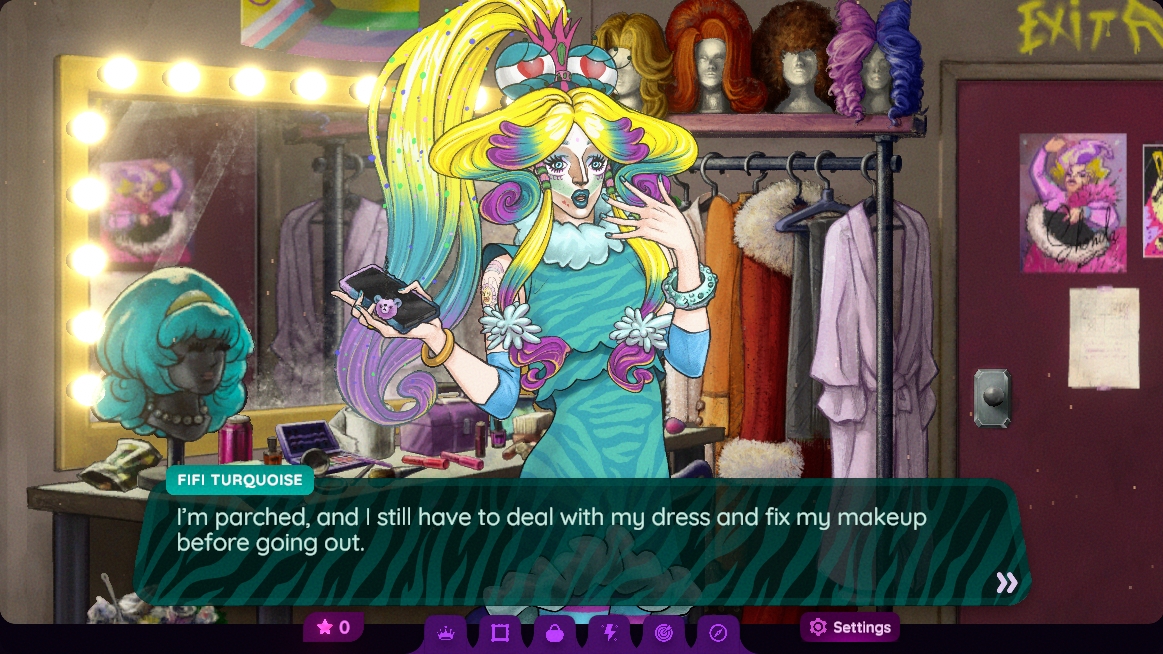Open the compass icon tab
This screenshot has width=1163, height=654.
pyautogui.click(x=717, y=632)
